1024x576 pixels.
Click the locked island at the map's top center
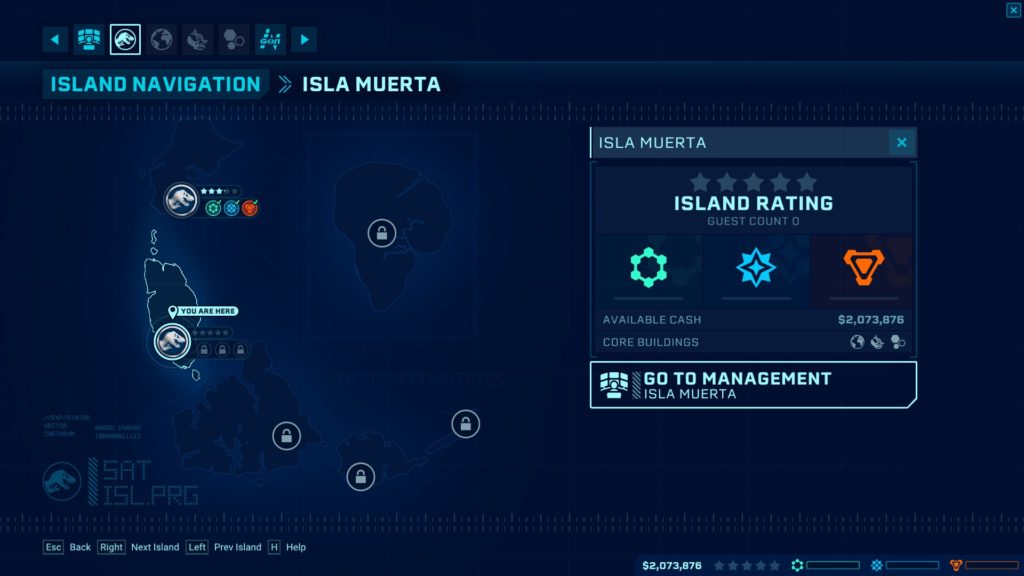tap(380, 233)
